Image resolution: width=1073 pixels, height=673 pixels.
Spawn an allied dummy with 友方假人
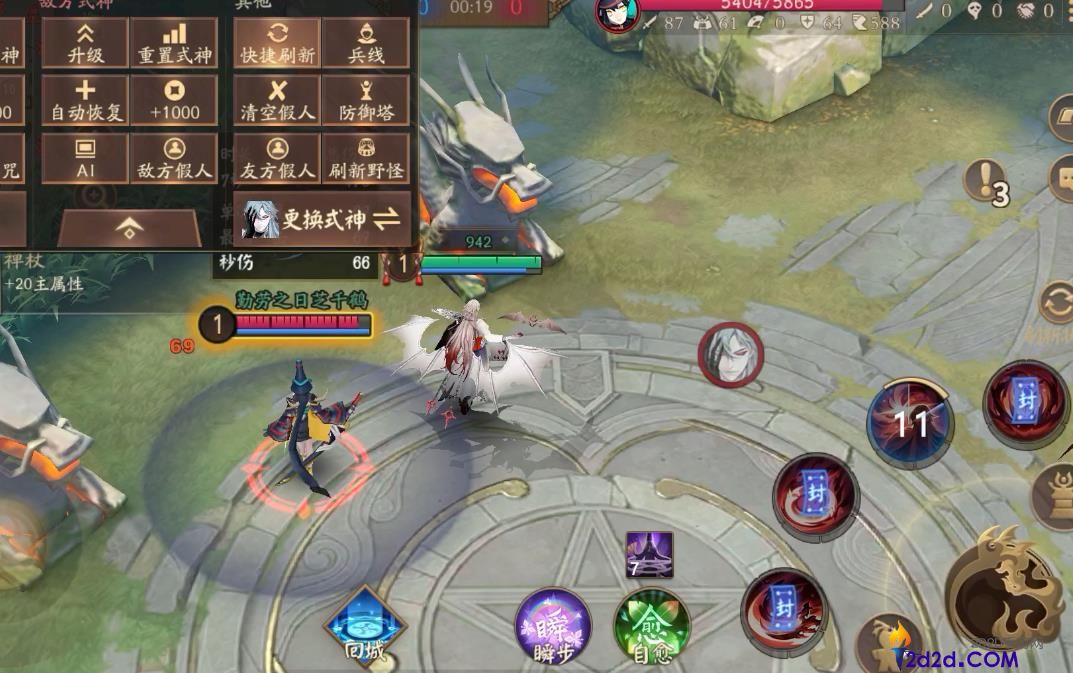pyautogui.click(x=278, y=159)
